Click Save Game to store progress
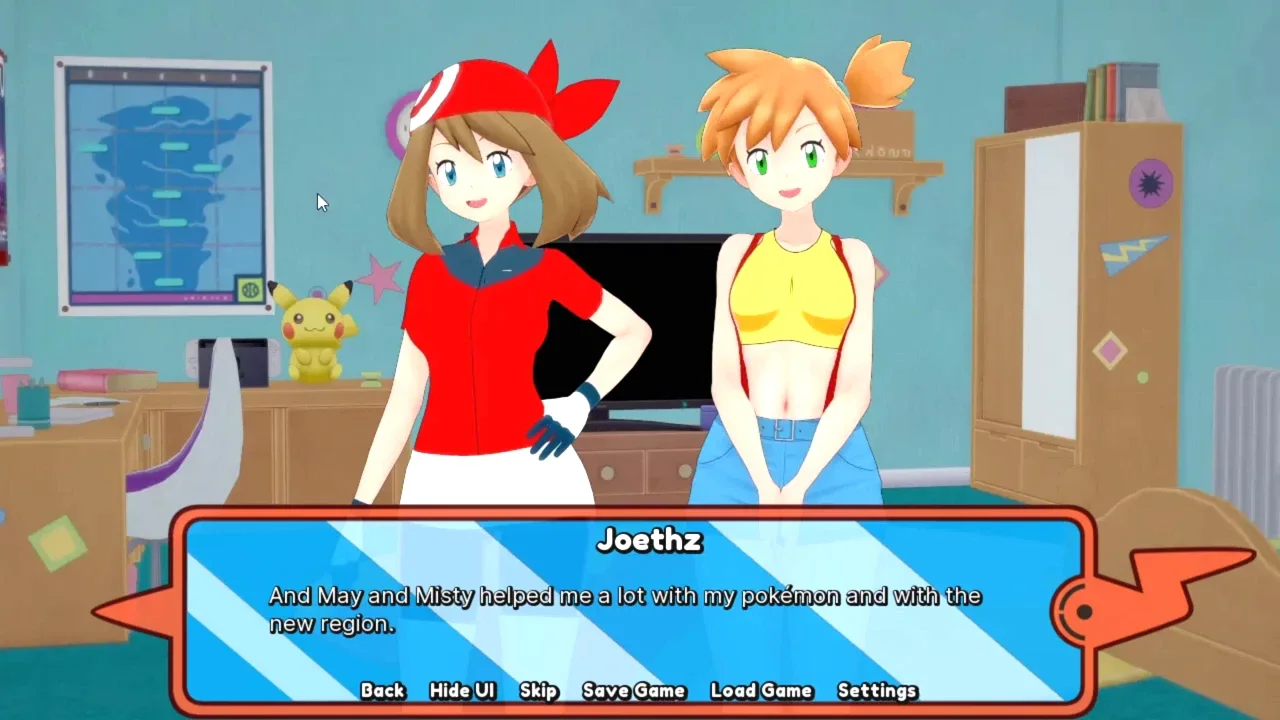This screenshot has width=1280, height=720. (x=633, y=690)
